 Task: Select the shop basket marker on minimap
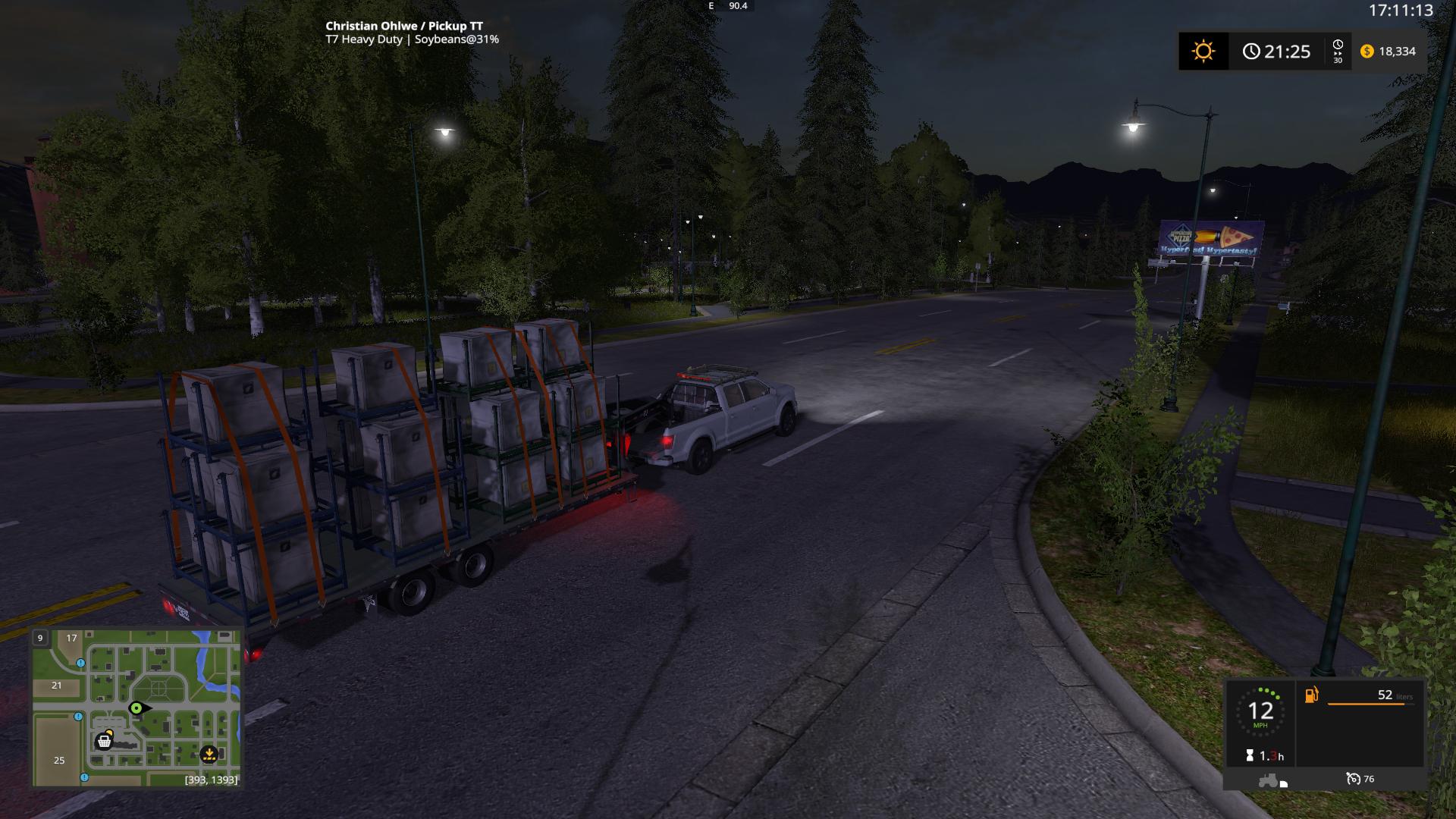coord(104,741)
